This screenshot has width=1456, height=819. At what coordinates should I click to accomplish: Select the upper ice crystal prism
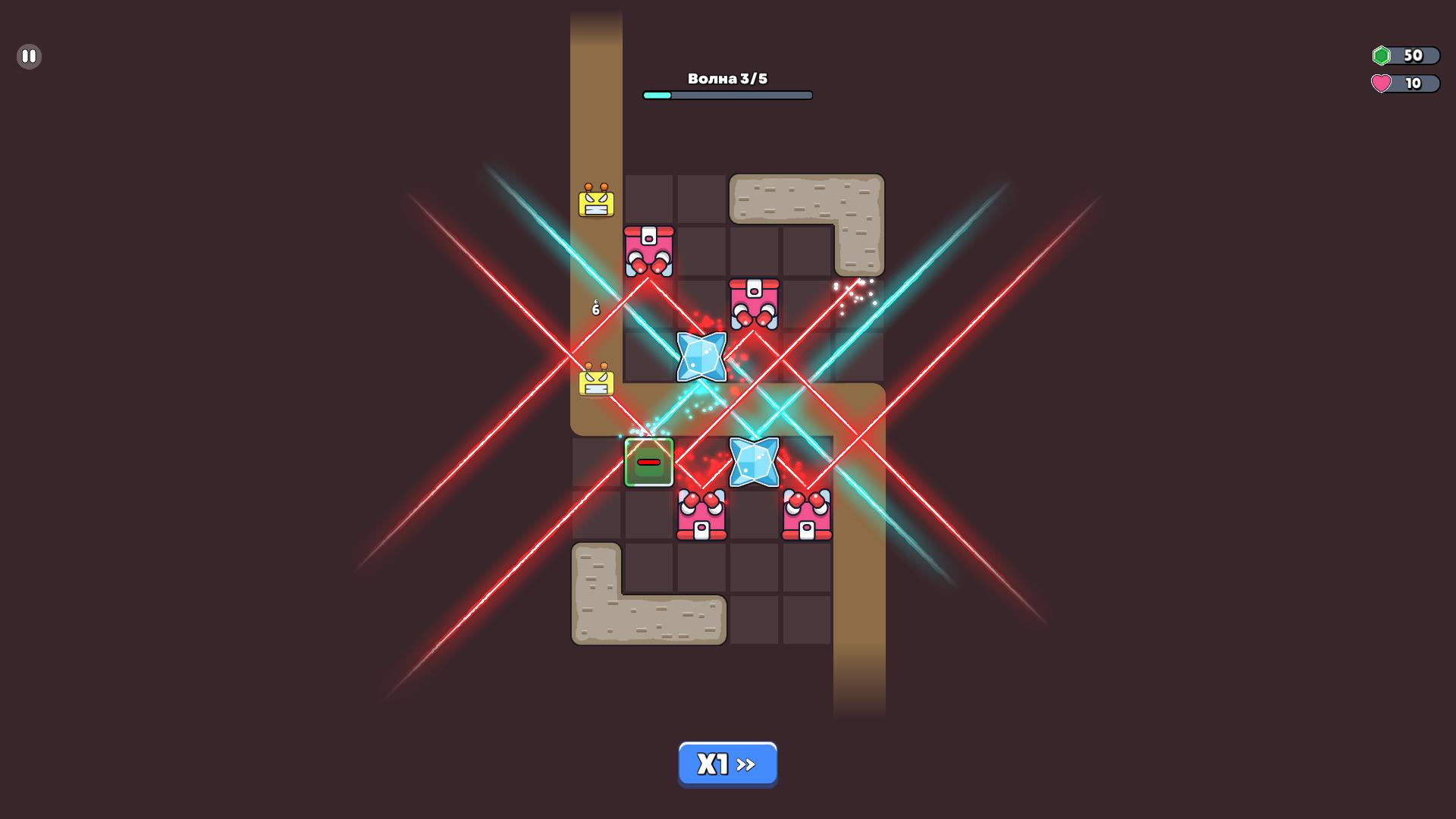tap(701, 356)
